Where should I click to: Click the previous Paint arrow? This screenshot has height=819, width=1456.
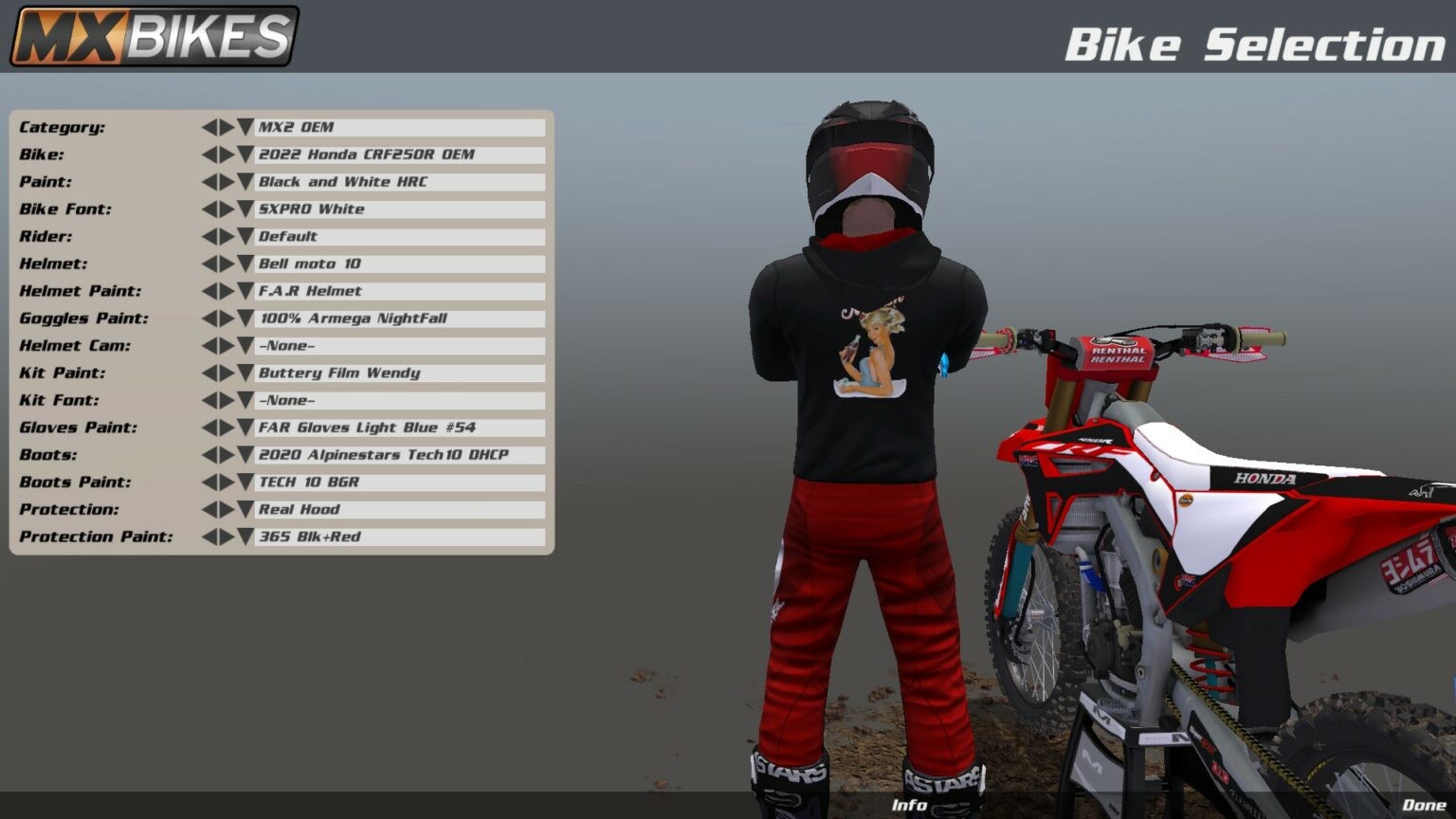coord(211,181)
